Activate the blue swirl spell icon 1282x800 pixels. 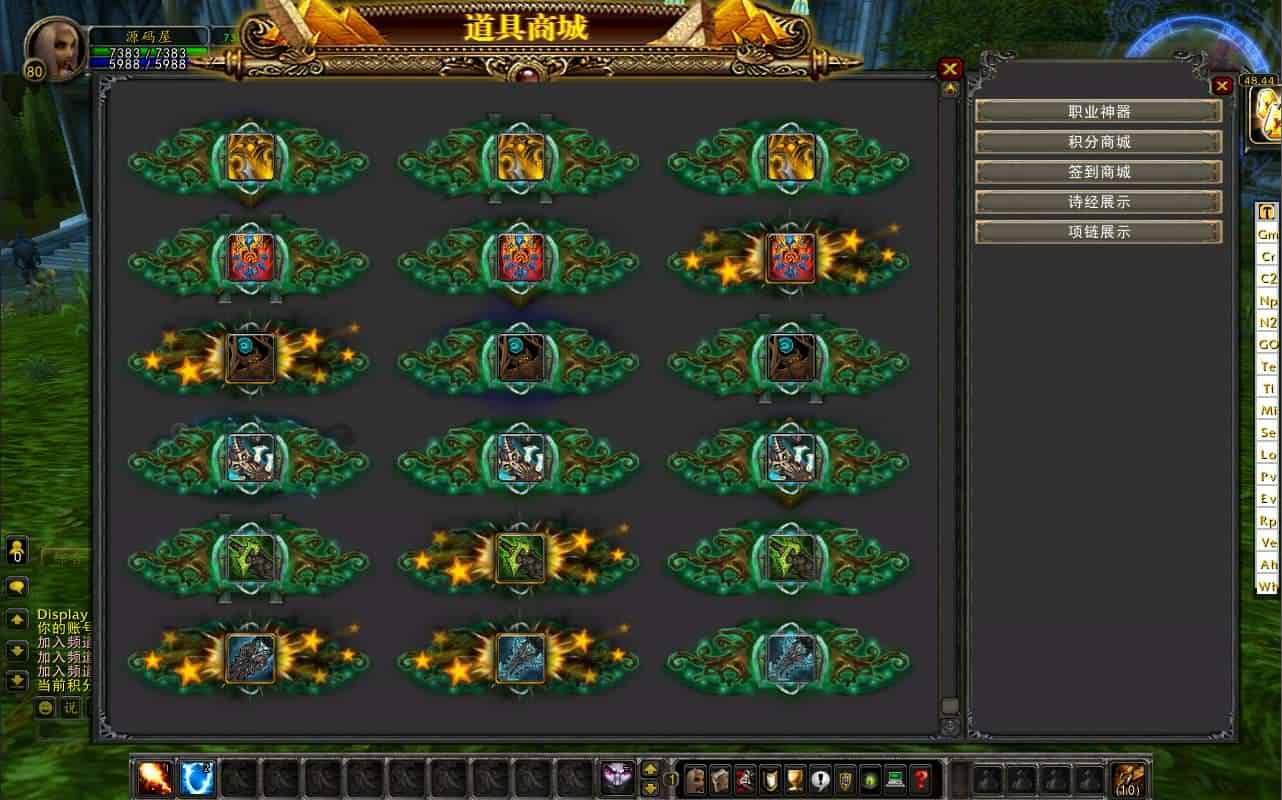click(196, 778)
